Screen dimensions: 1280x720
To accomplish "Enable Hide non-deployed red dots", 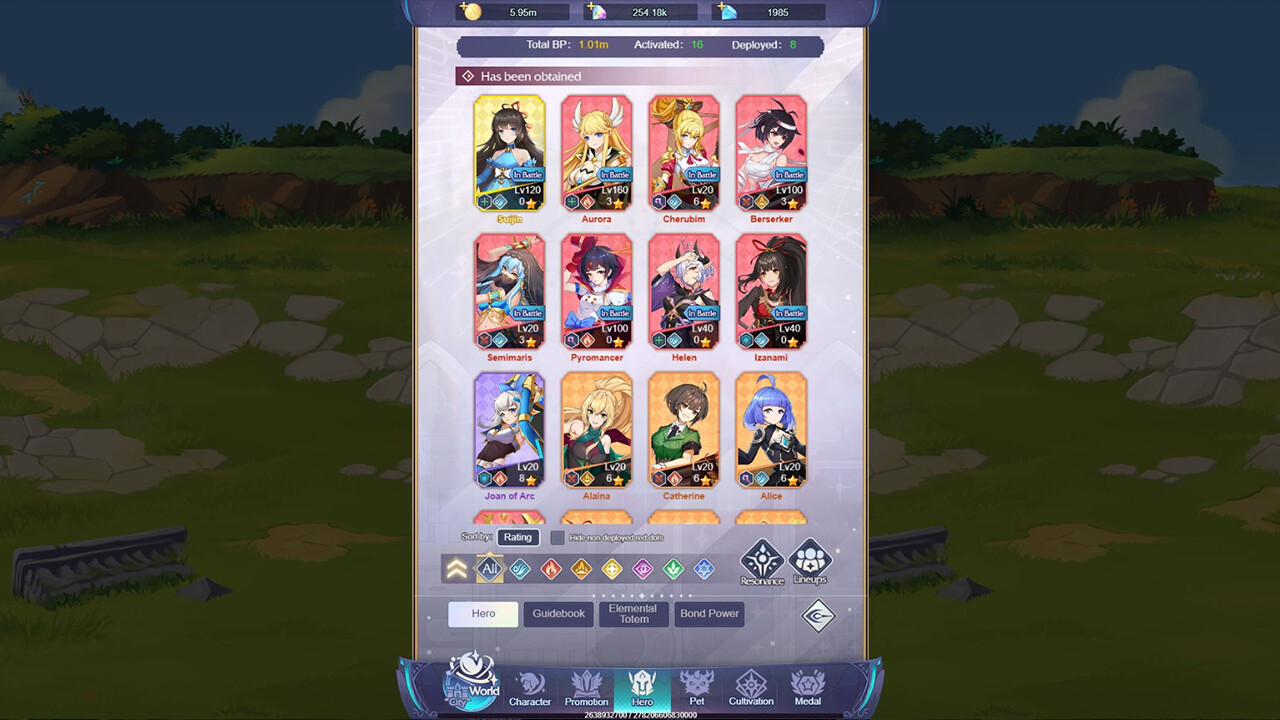I will point(557,537).
